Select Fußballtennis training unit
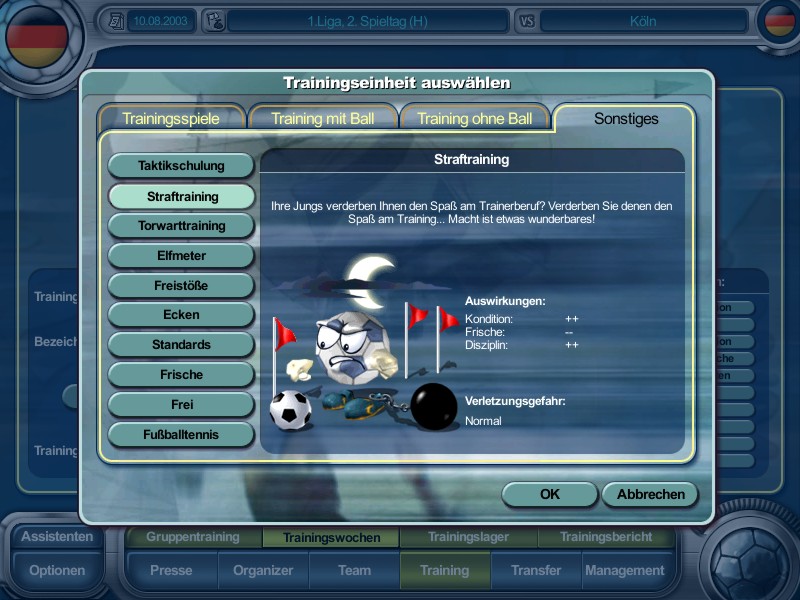This screenshot has height=600, width=800. point(181,435)
